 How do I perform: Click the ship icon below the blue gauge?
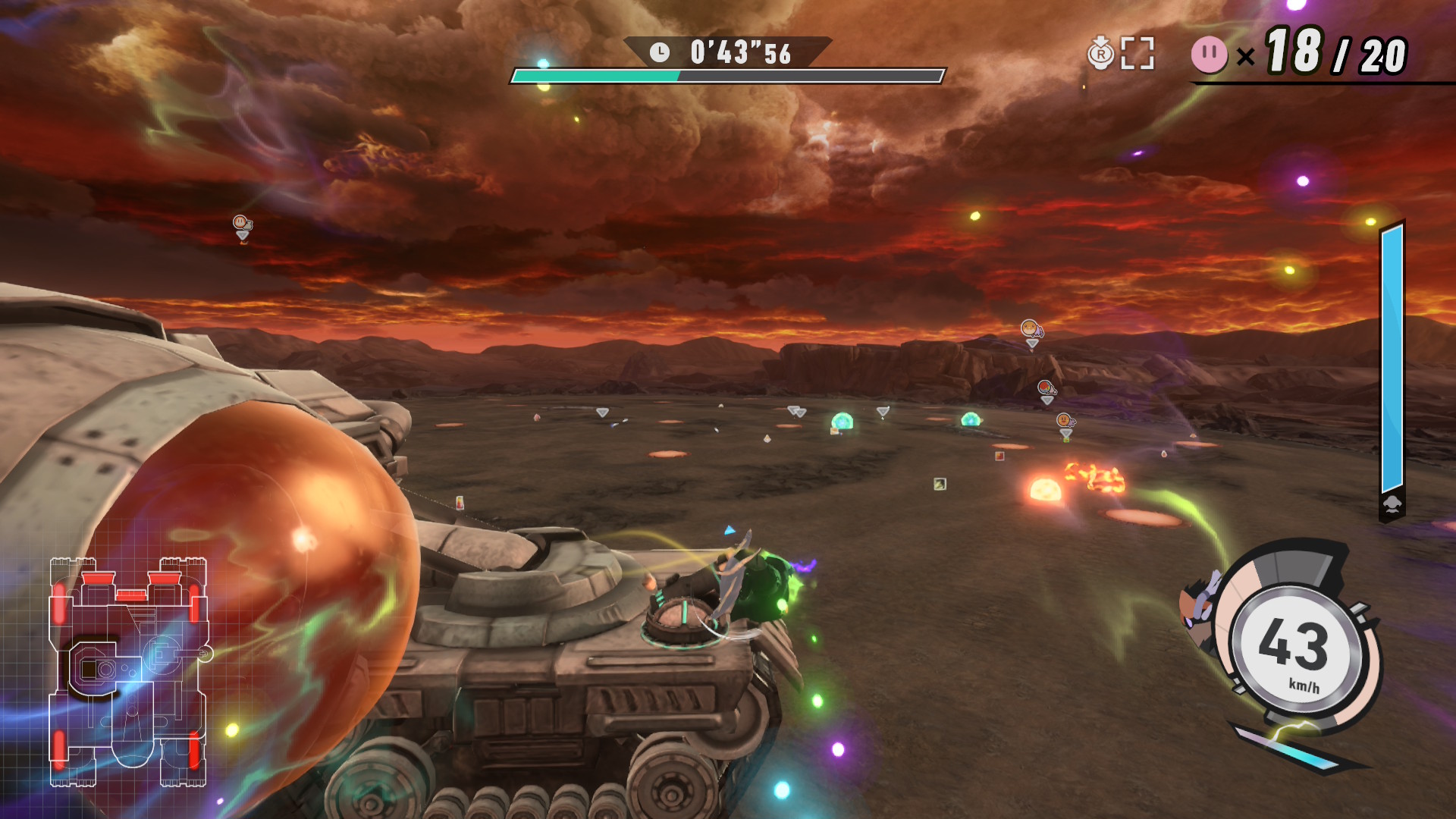(x=1392, y=504)
